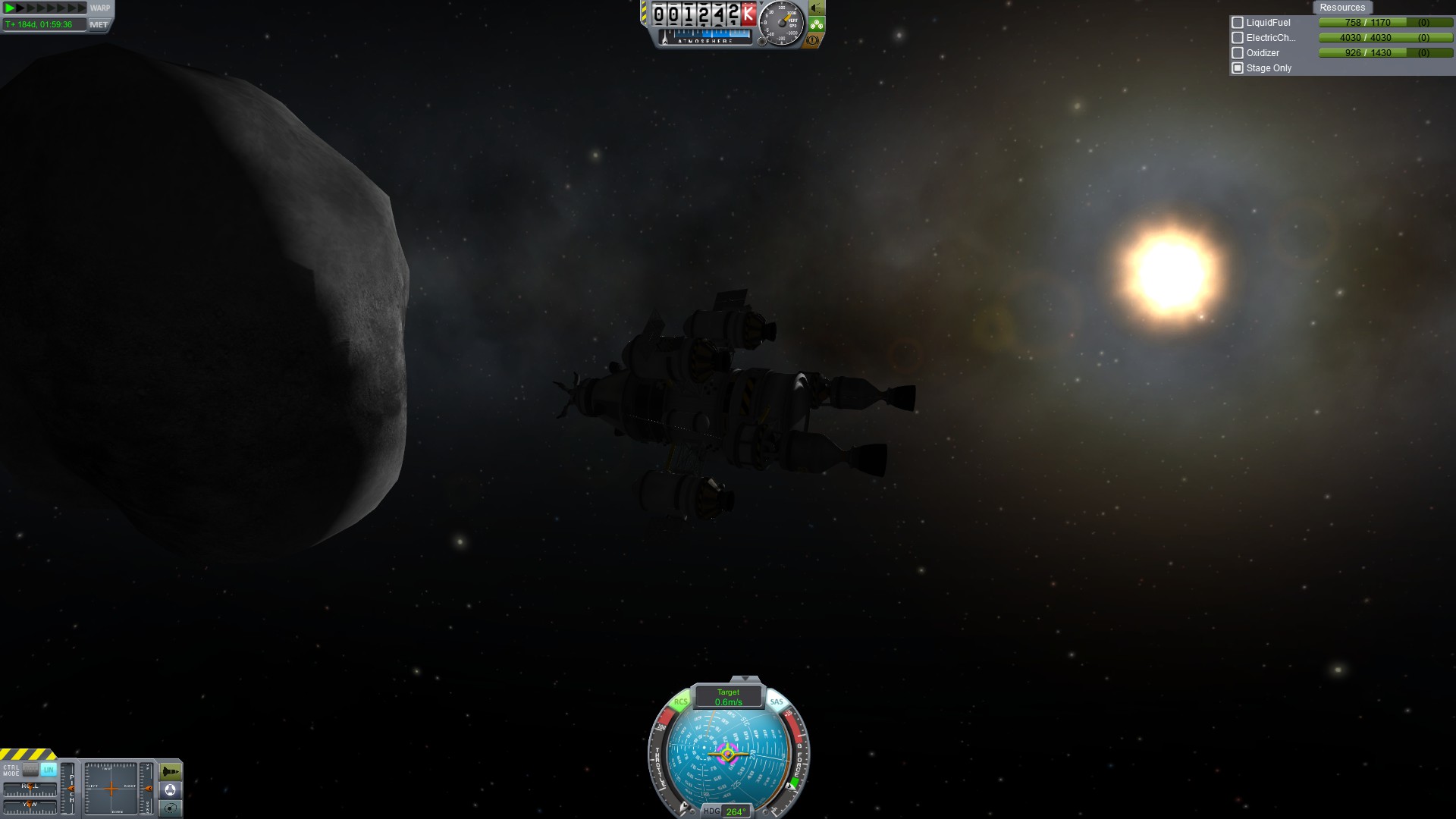Collapse the Resources panel tab
The image size is (1456, 819).
point(1341,8)
